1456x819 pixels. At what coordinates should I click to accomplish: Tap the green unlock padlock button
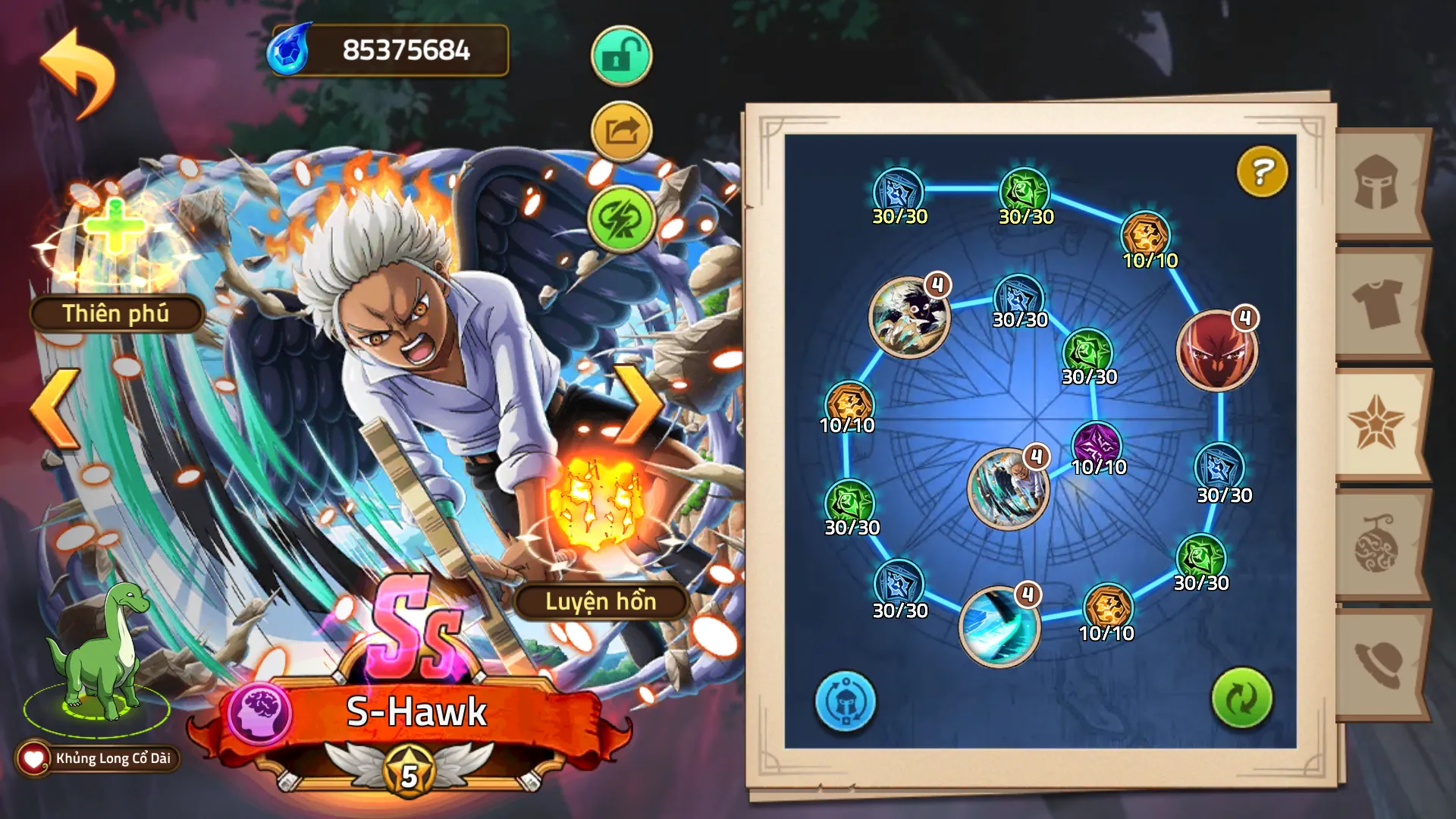click(621, 56)
